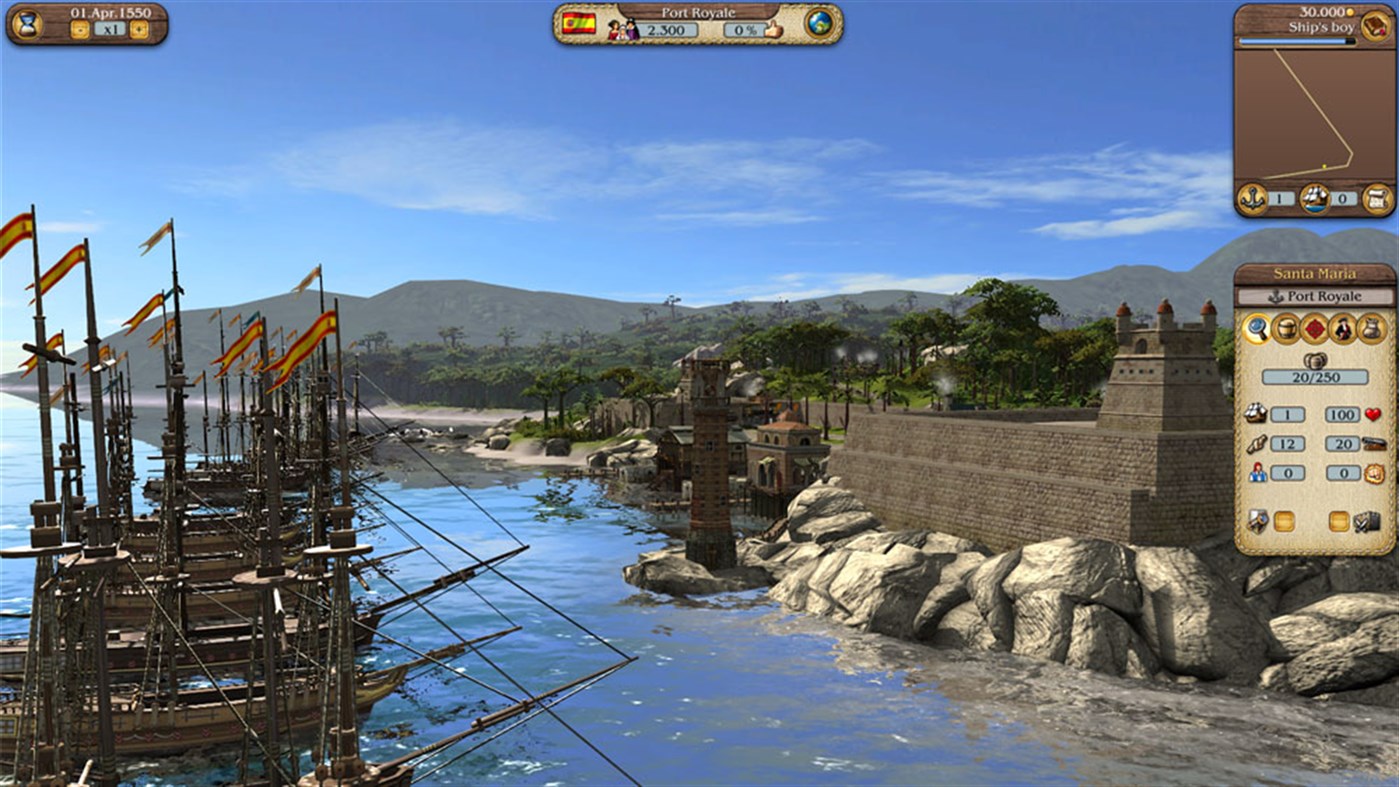Open the scroll icon at the minimap's corner
Screen dimensions: 1399x787
tap(1378, 198)
